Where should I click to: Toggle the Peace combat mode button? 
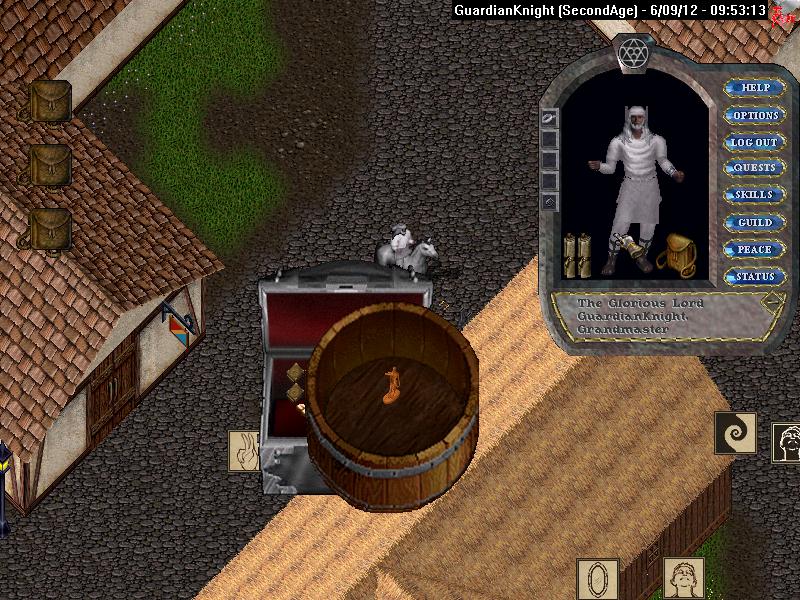pos(755,249)
